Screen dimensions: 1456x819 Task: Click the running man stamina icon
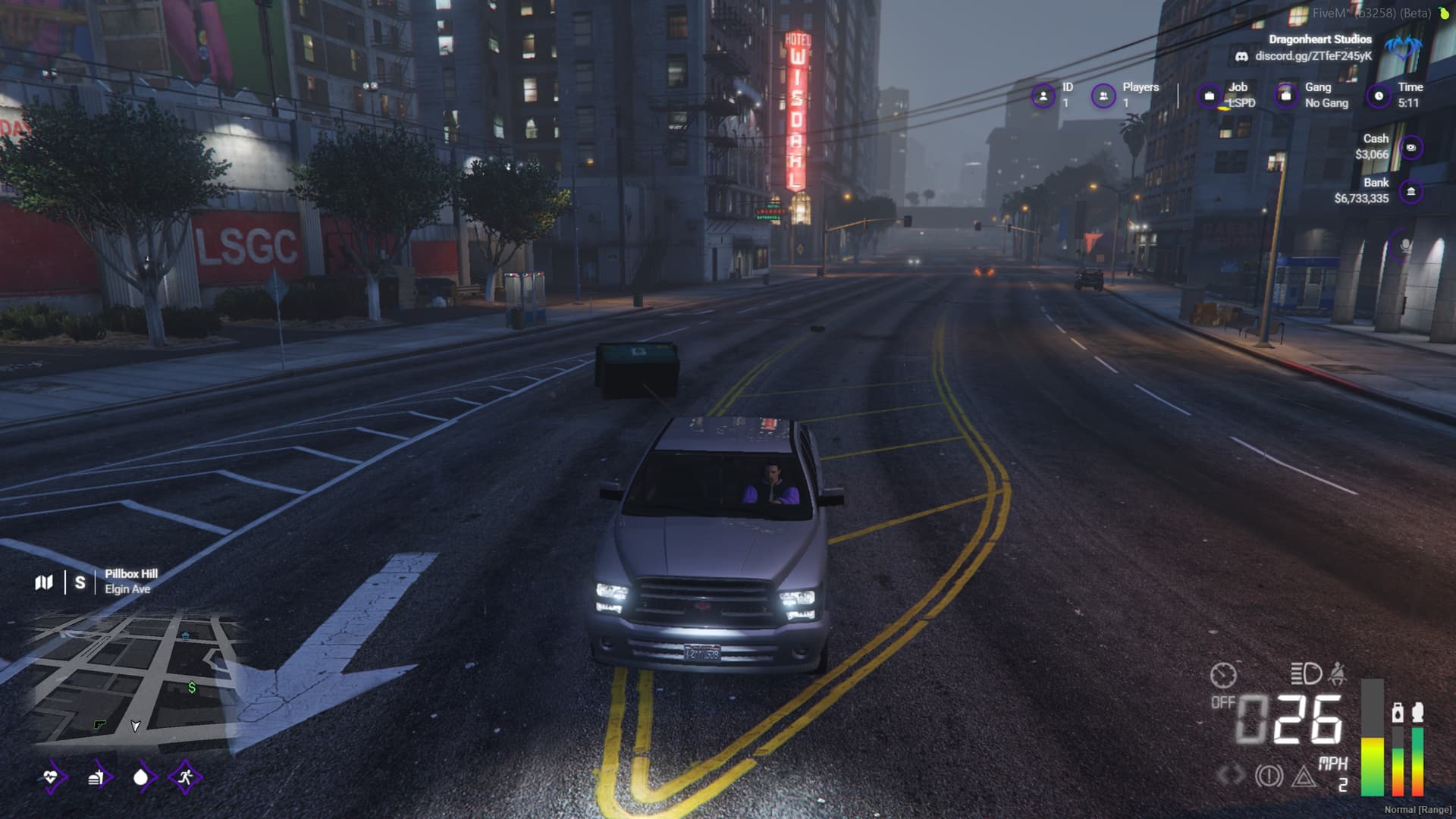pyautogui.click(x=185, y=777)
